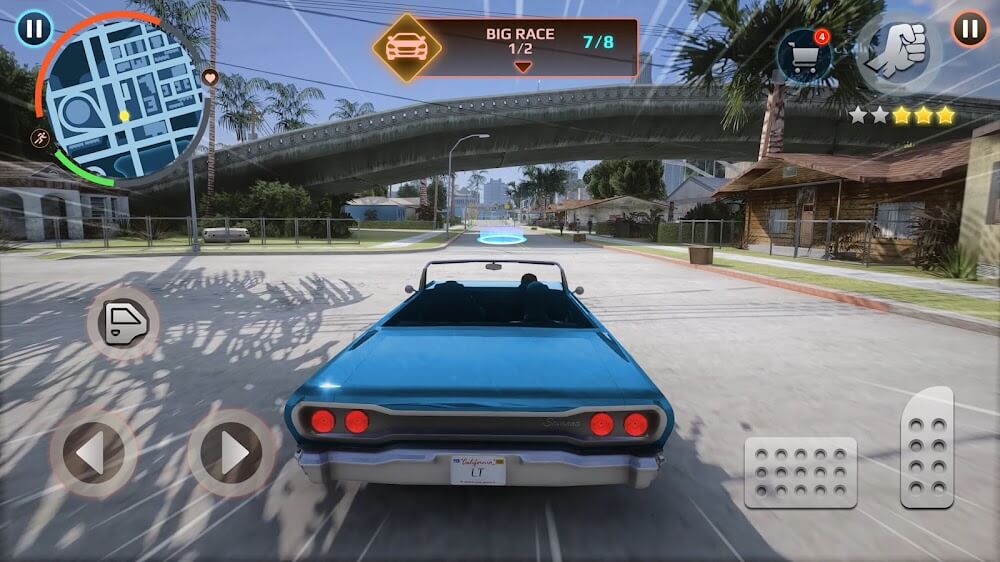Screen dimensions: 1000x562
Task: Open the shopping cart store
Action: click(x=804, y=56)
